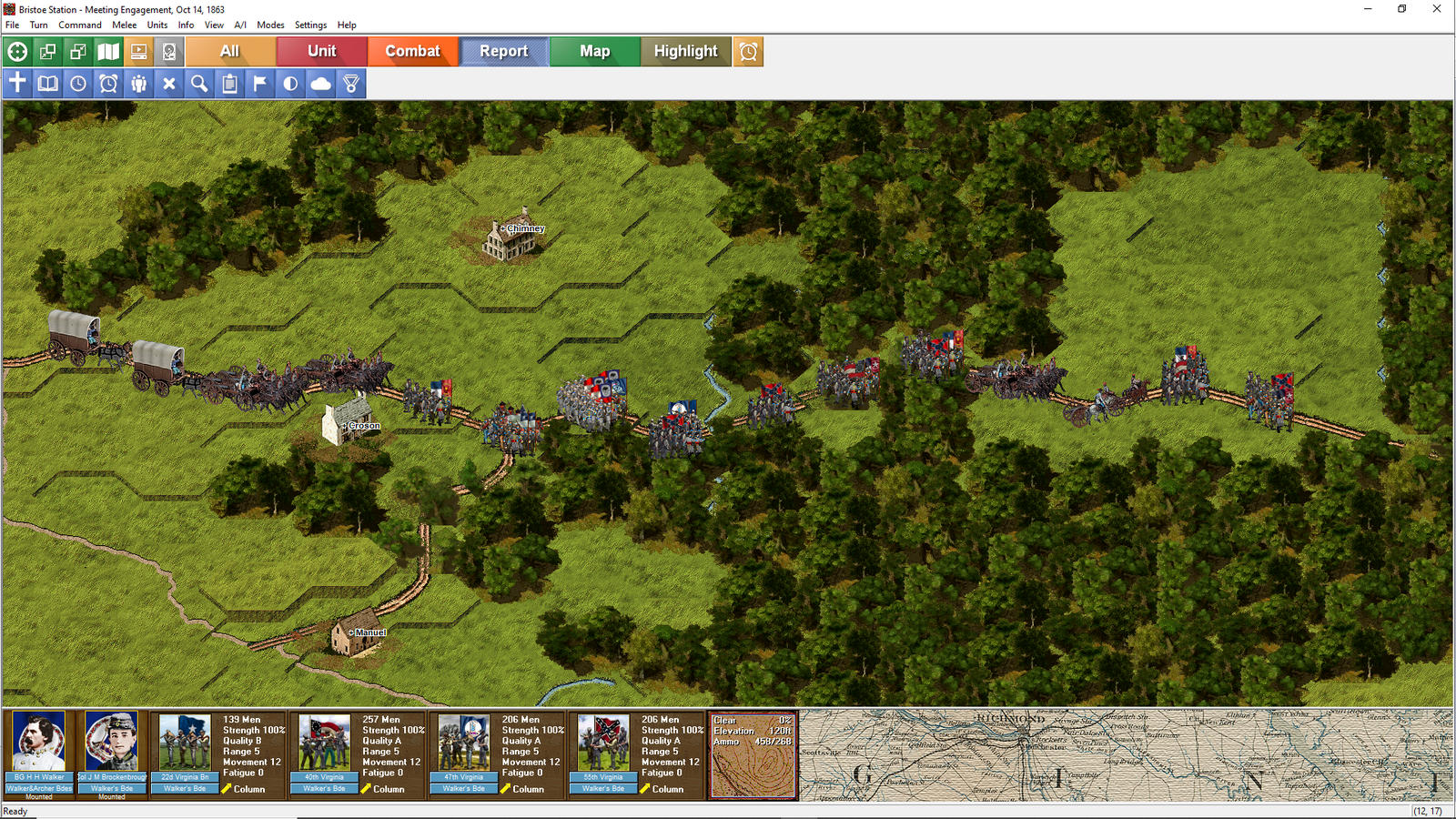Select the zoom magnifier tool icon
This screenshot has height=819, width=1456.
coord(197,84)
